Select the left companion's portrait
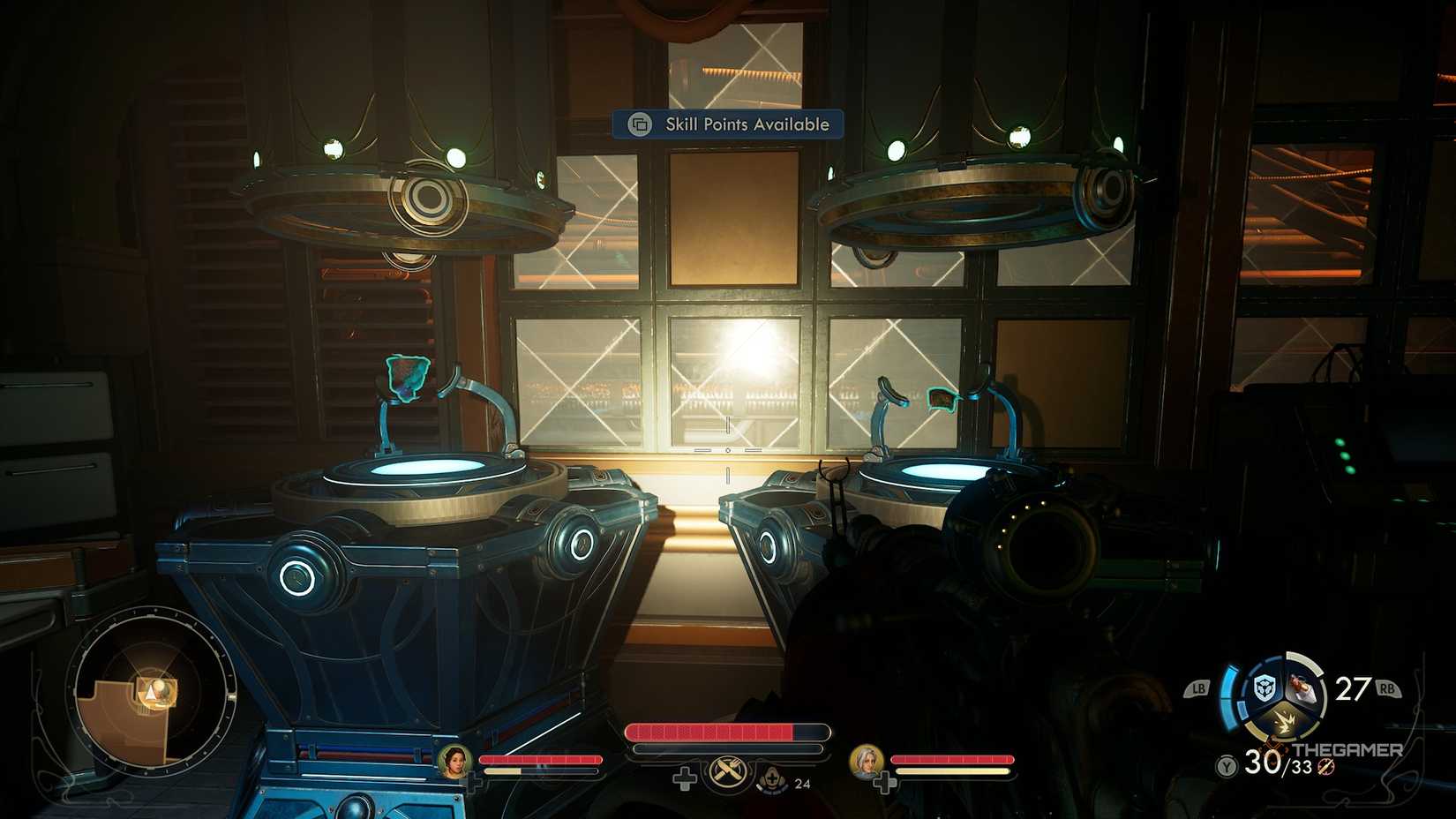 [454, 761]
